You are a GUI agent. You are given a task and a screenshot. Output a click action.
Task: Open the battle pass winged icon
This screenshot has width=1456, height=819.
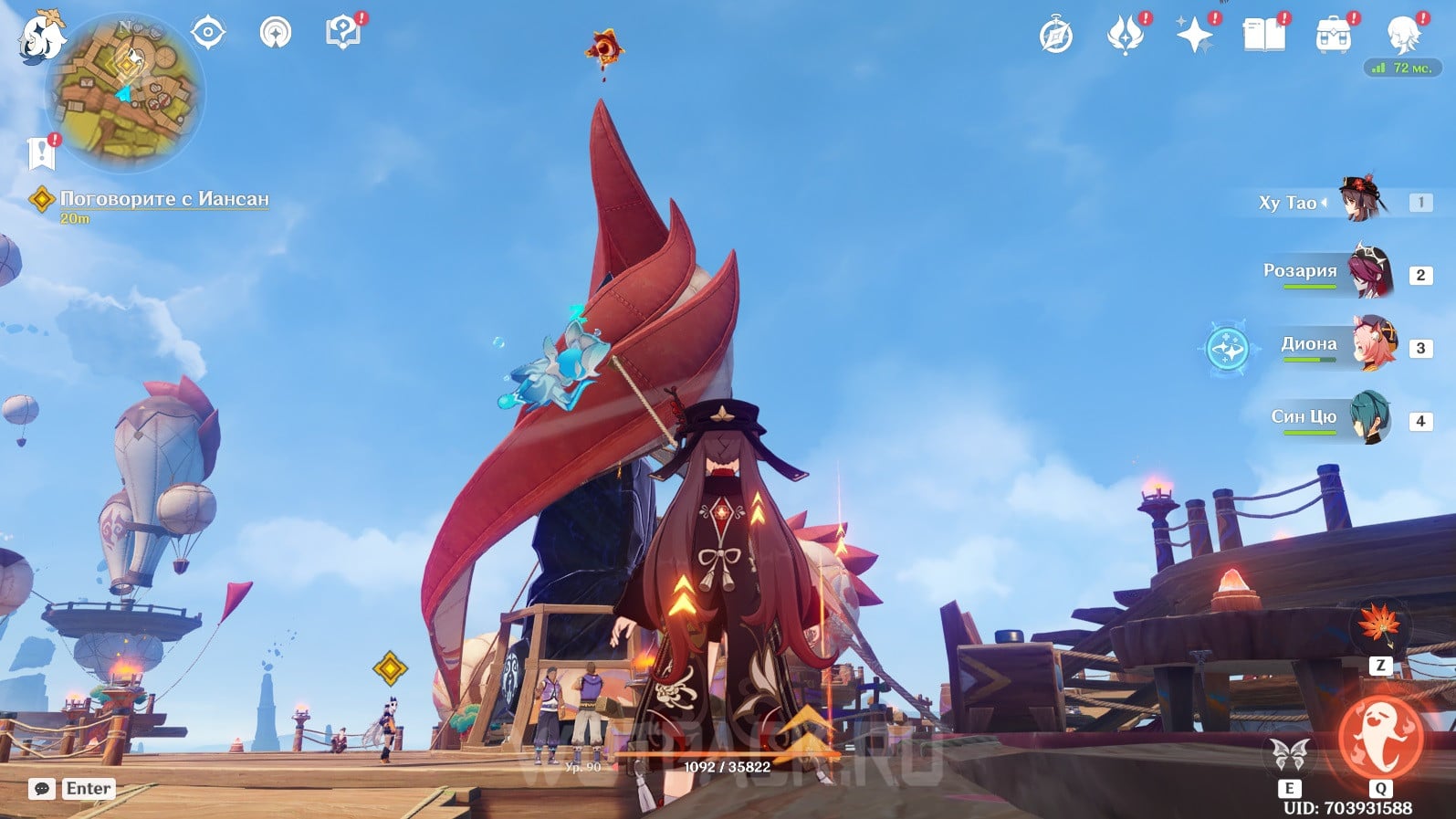click(x=1126, y=37)
